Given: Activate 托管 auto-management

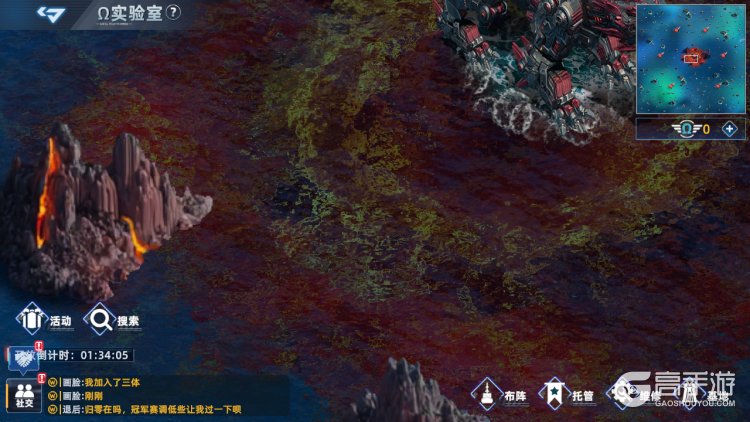Looking at the screenshot, I should tap(567, 395).
